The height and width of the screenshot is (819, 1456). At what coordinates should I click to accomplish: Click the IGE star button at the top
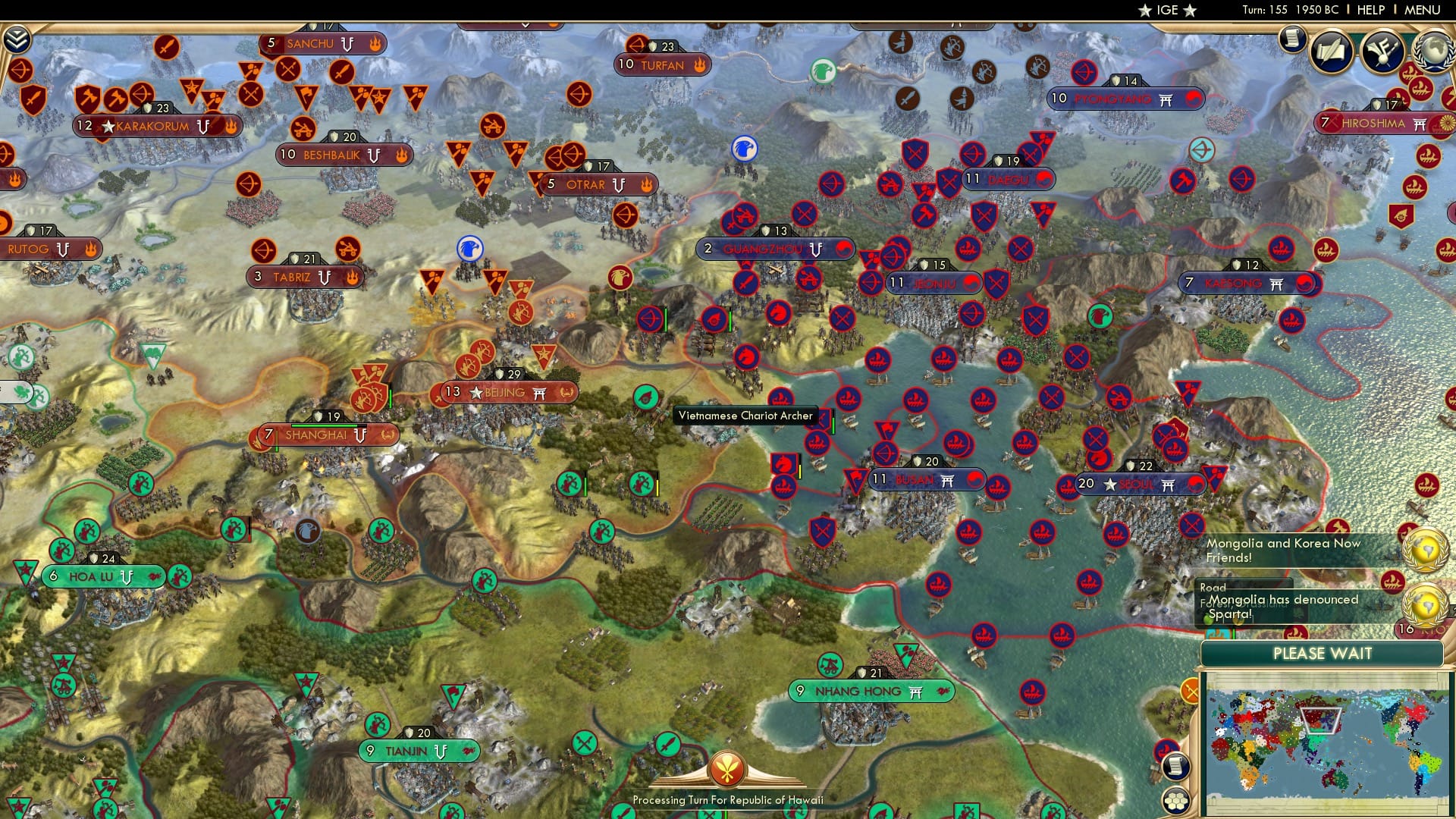coord(1166,11)
